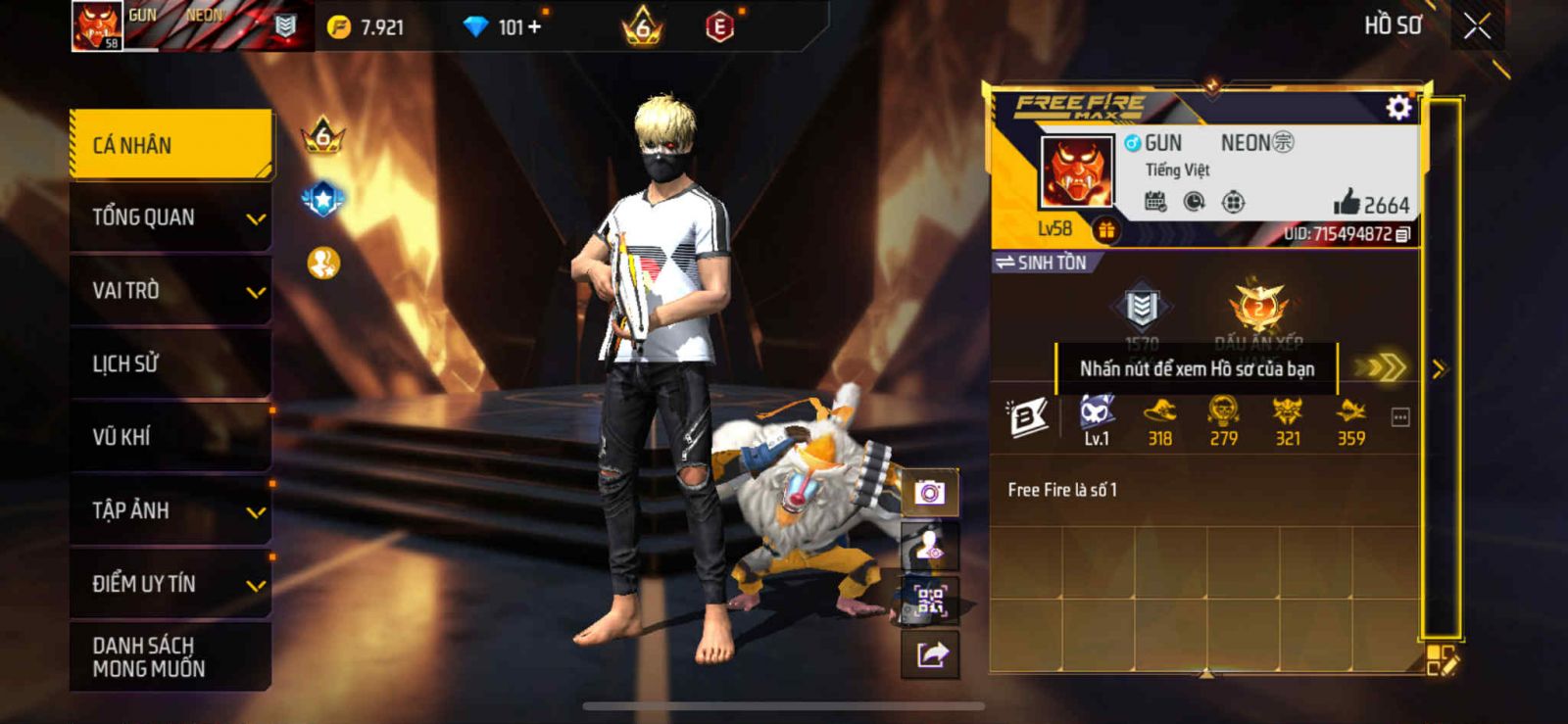Open DANH SÁCH MONG MUỐN wishlist
1568x724 pixels.
click(171, 657)
